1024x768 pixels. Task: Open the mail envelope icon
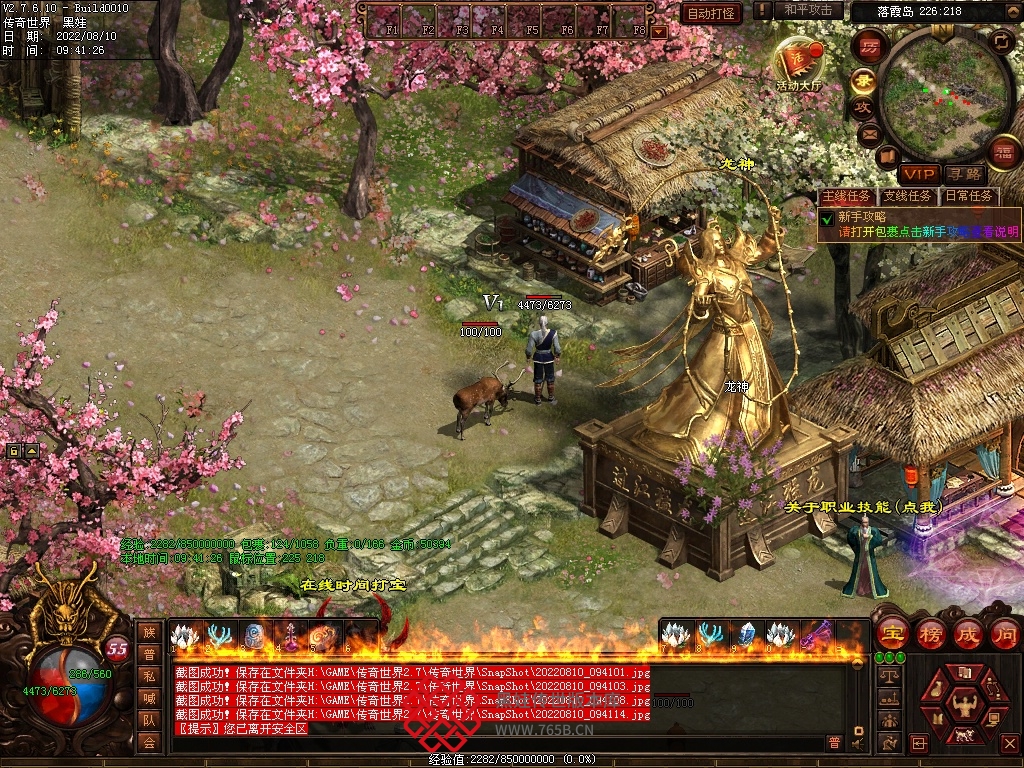869,133
